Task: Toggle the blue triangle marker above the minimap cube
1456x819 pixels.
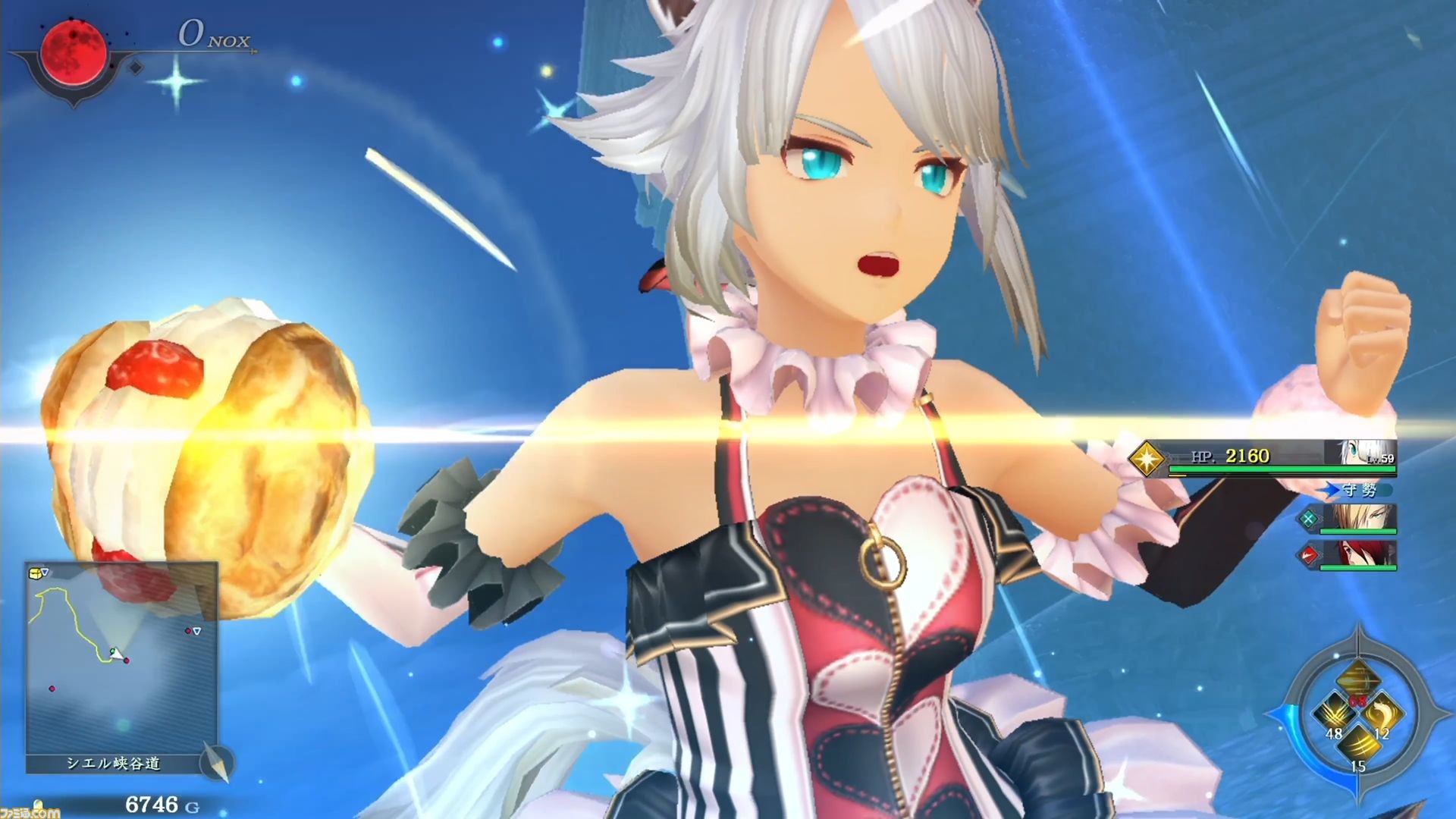Action: click(x=45, y=571)
